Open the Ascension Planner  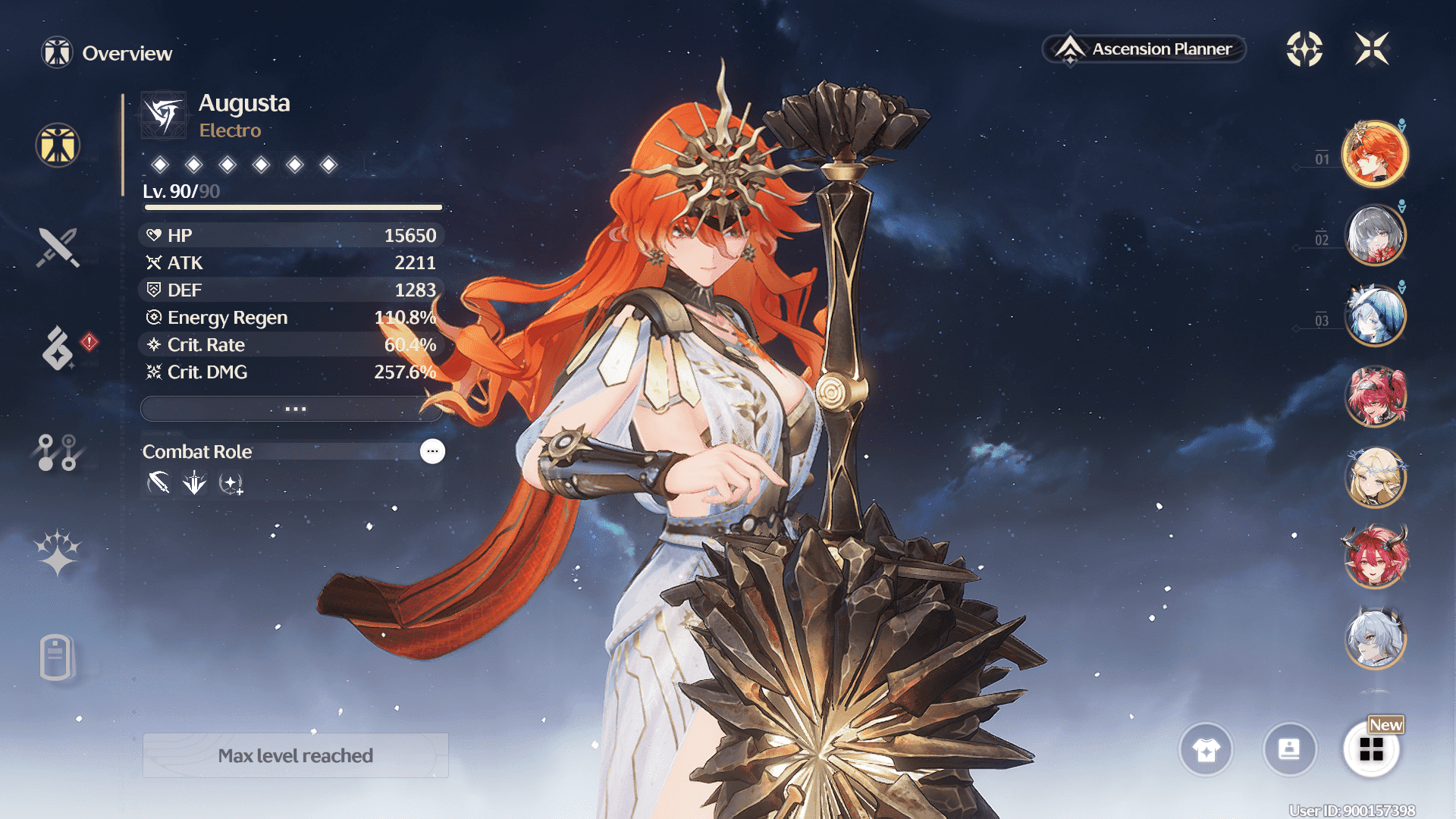[1145, 49]
